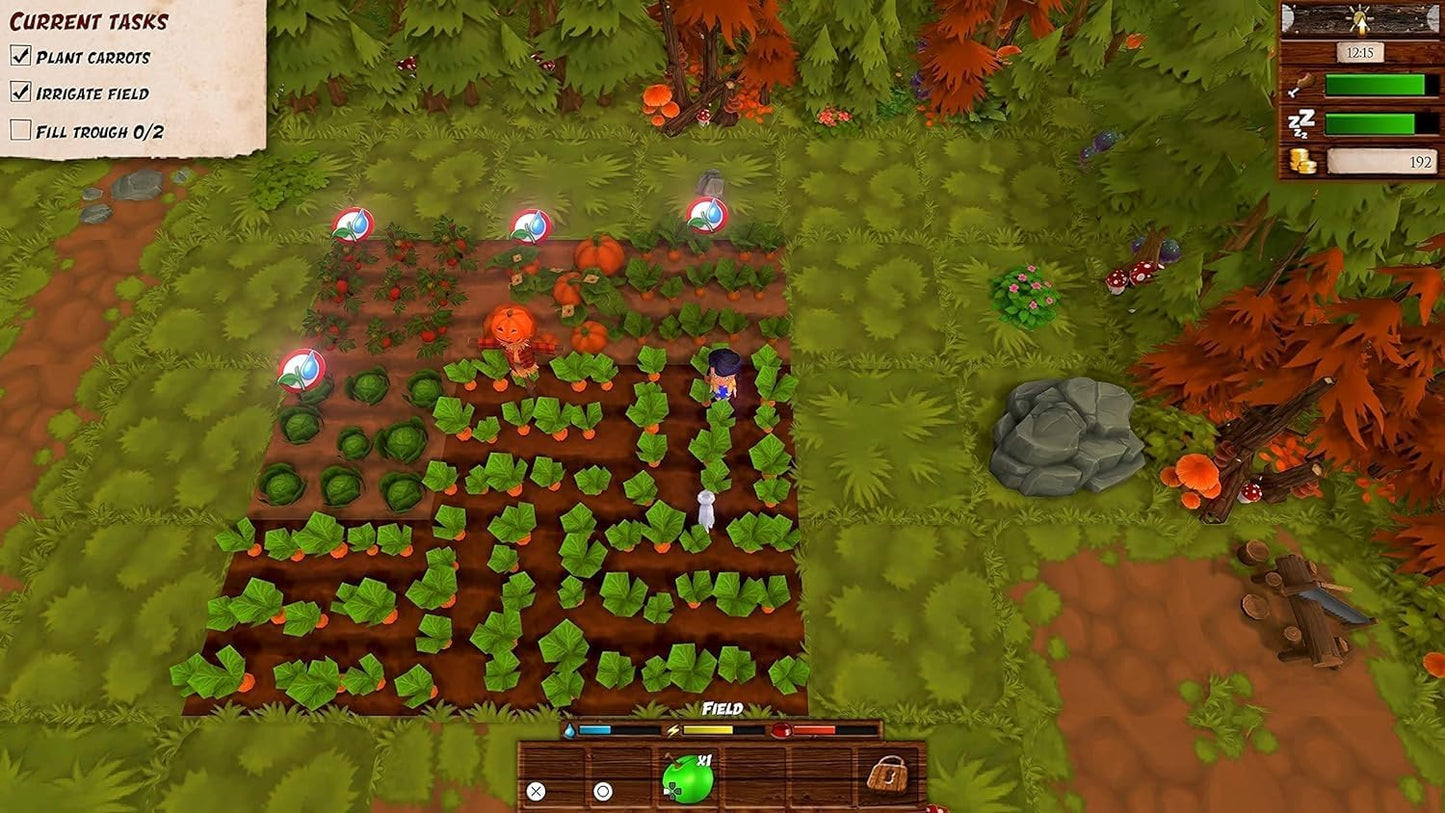Choose the Irrigate field task entry
The width and height of the screenshot is (1445, 813).
coord(92,94)
